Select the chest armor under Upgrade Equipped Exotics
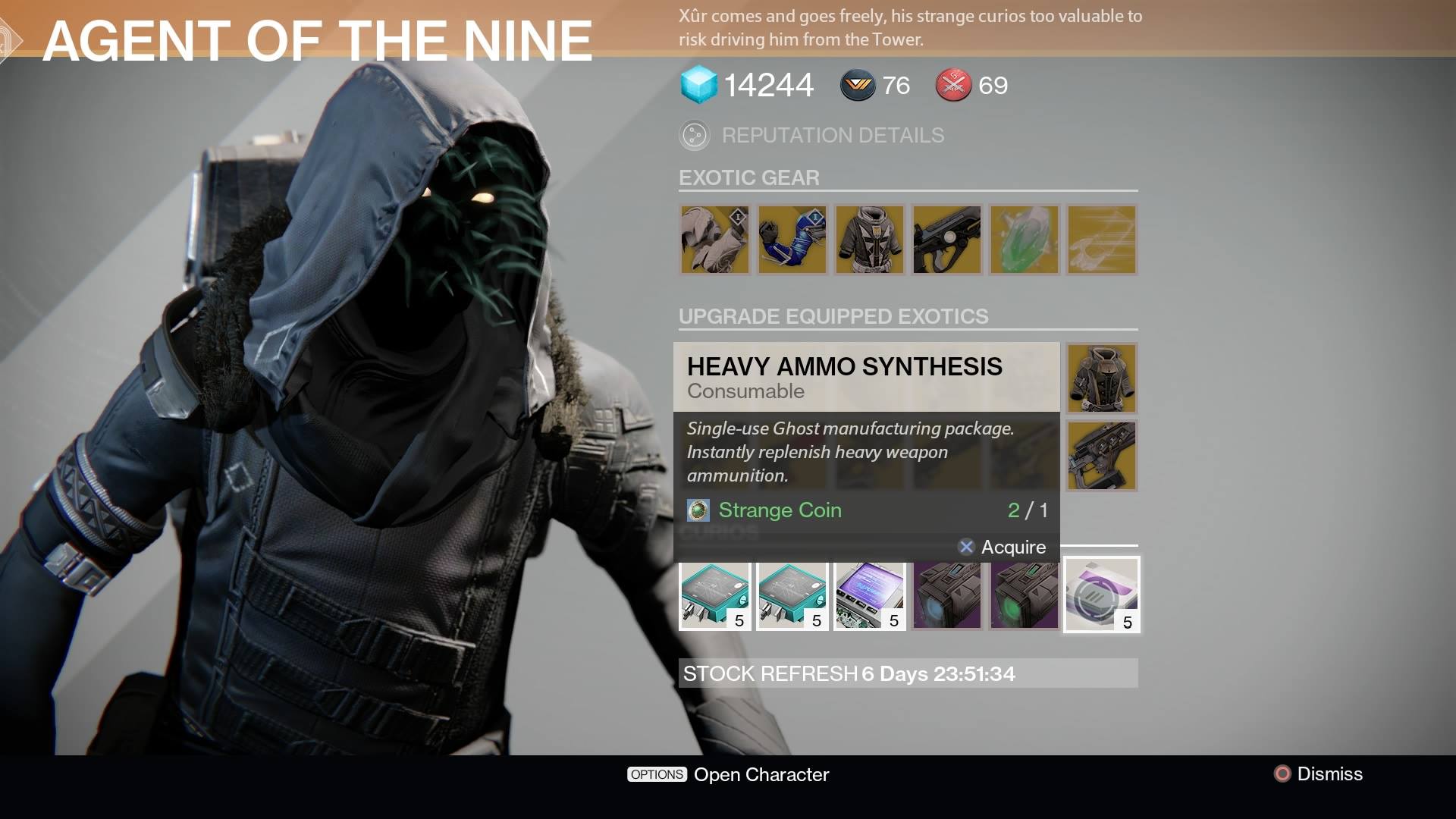Viewport: 1456px width, 819px height. (1101, 378)
